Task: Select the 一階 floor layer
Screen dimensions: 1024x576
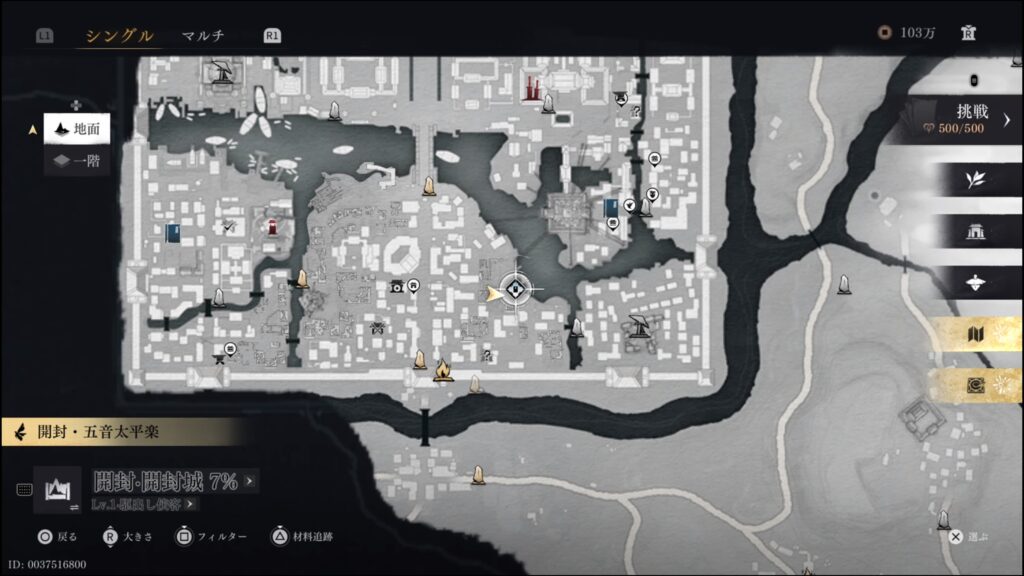Action: 77,160
